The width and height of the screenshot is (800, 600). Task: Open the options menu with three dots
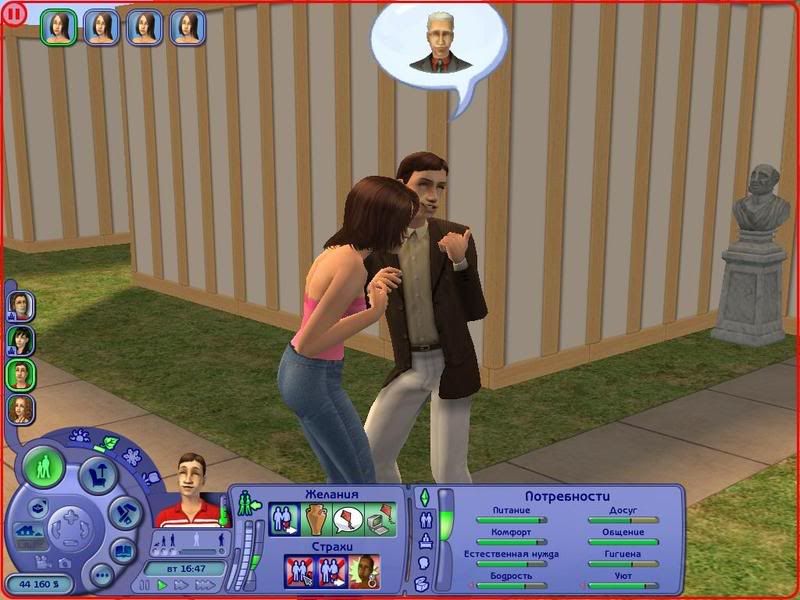click(x=101, y=575)
